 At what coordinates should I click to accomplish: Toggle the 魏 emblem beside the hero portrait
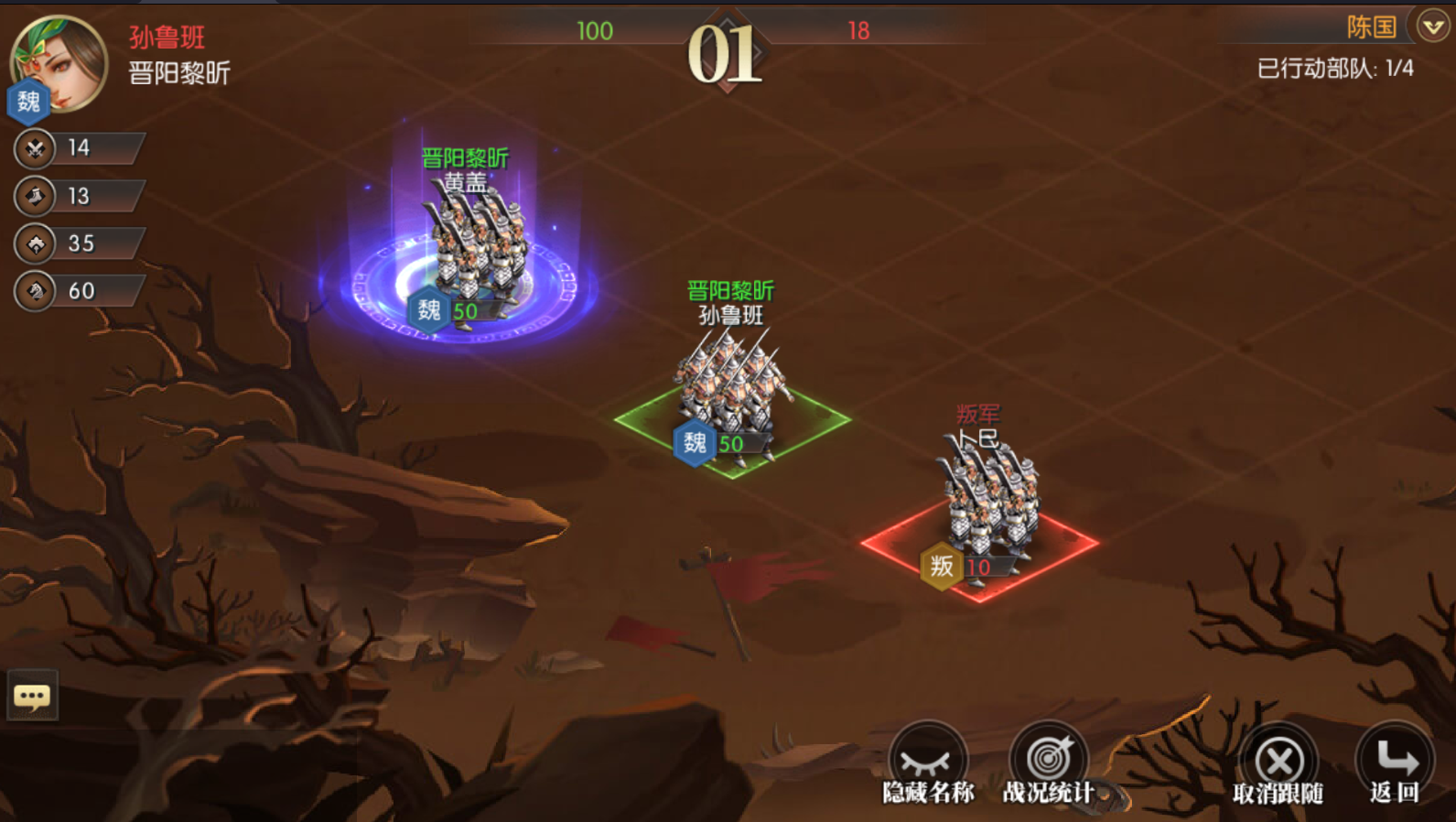click(27, 102)
